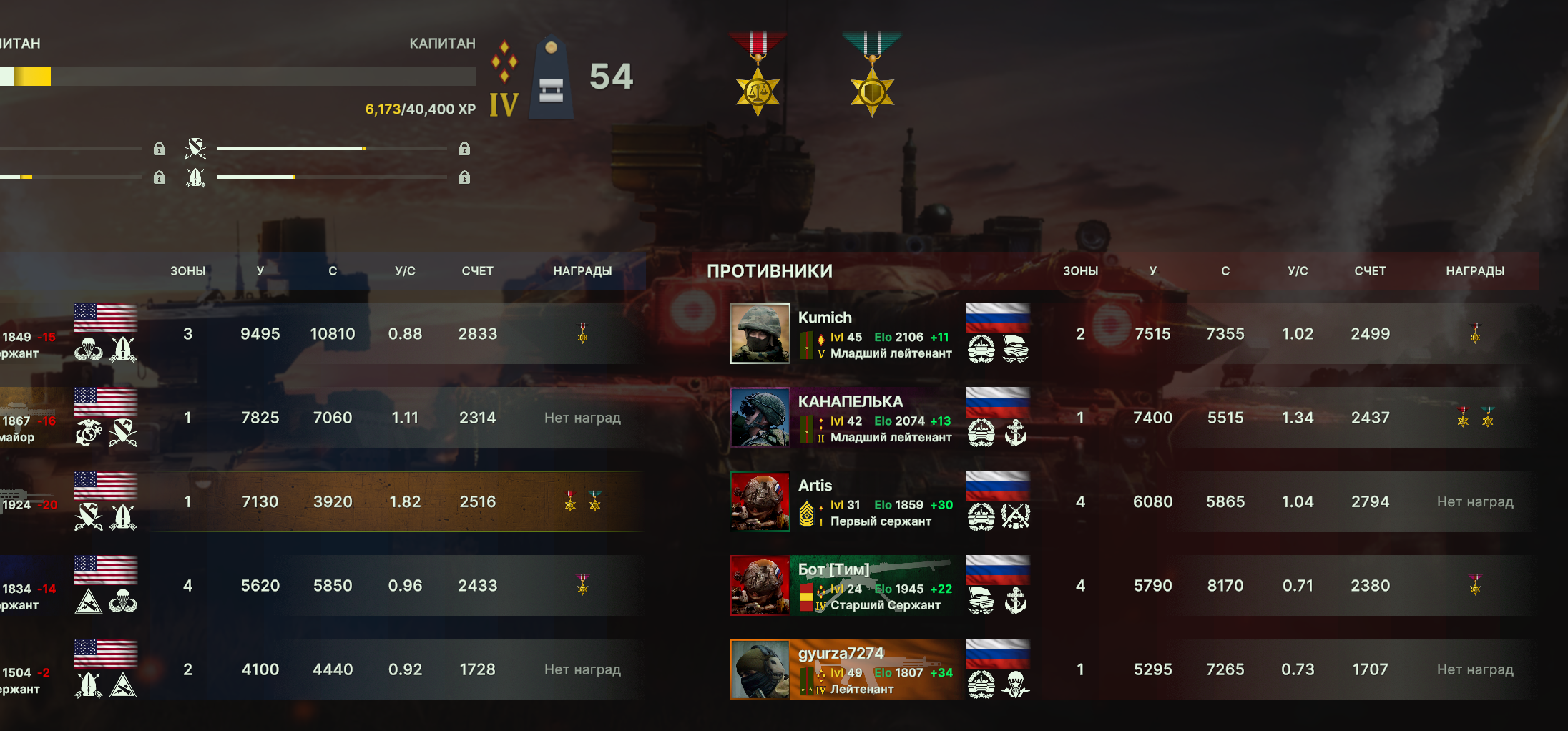Click the Russian flag beside Artis
Screen dimensions: 1568x731
[x=998, y=486]
